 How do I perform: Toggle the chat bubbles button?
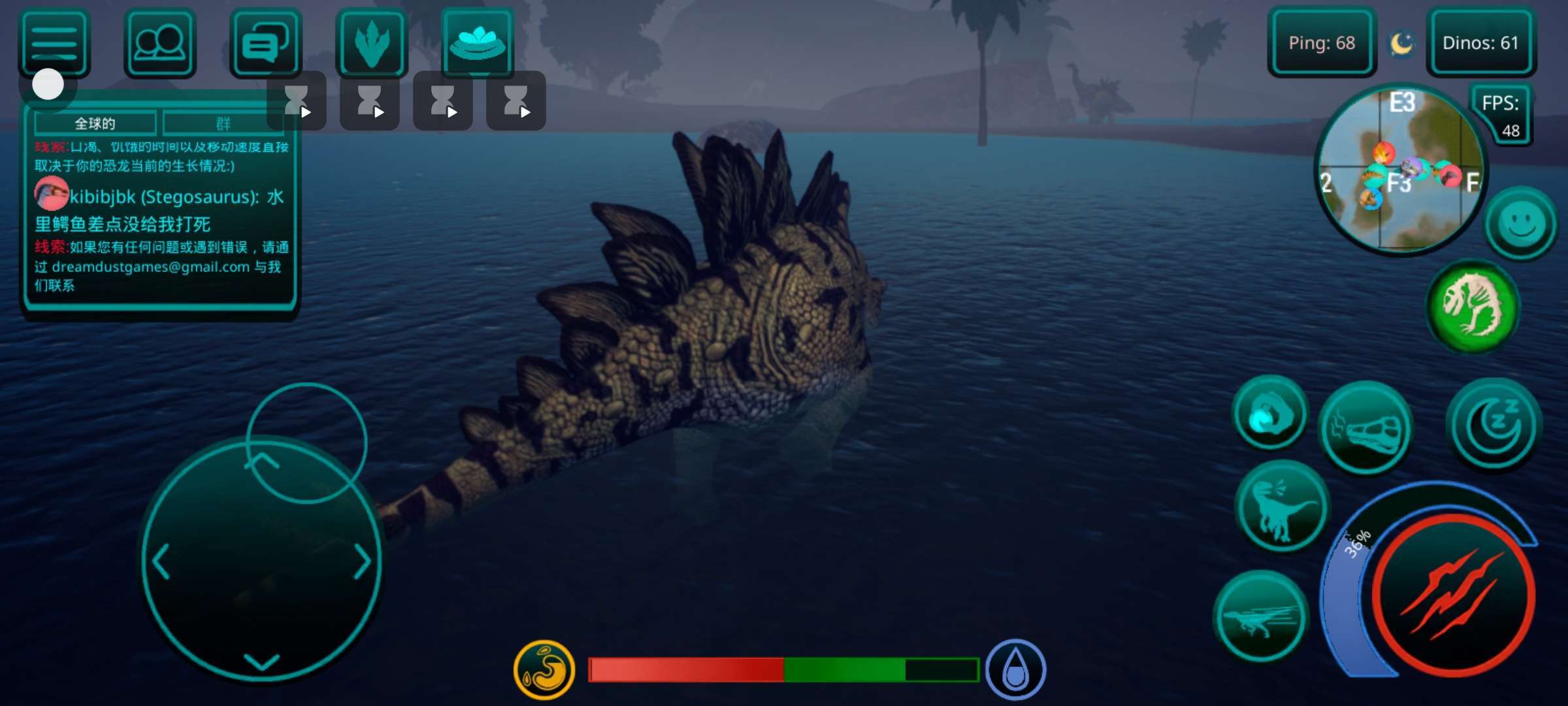coord(266,43)
